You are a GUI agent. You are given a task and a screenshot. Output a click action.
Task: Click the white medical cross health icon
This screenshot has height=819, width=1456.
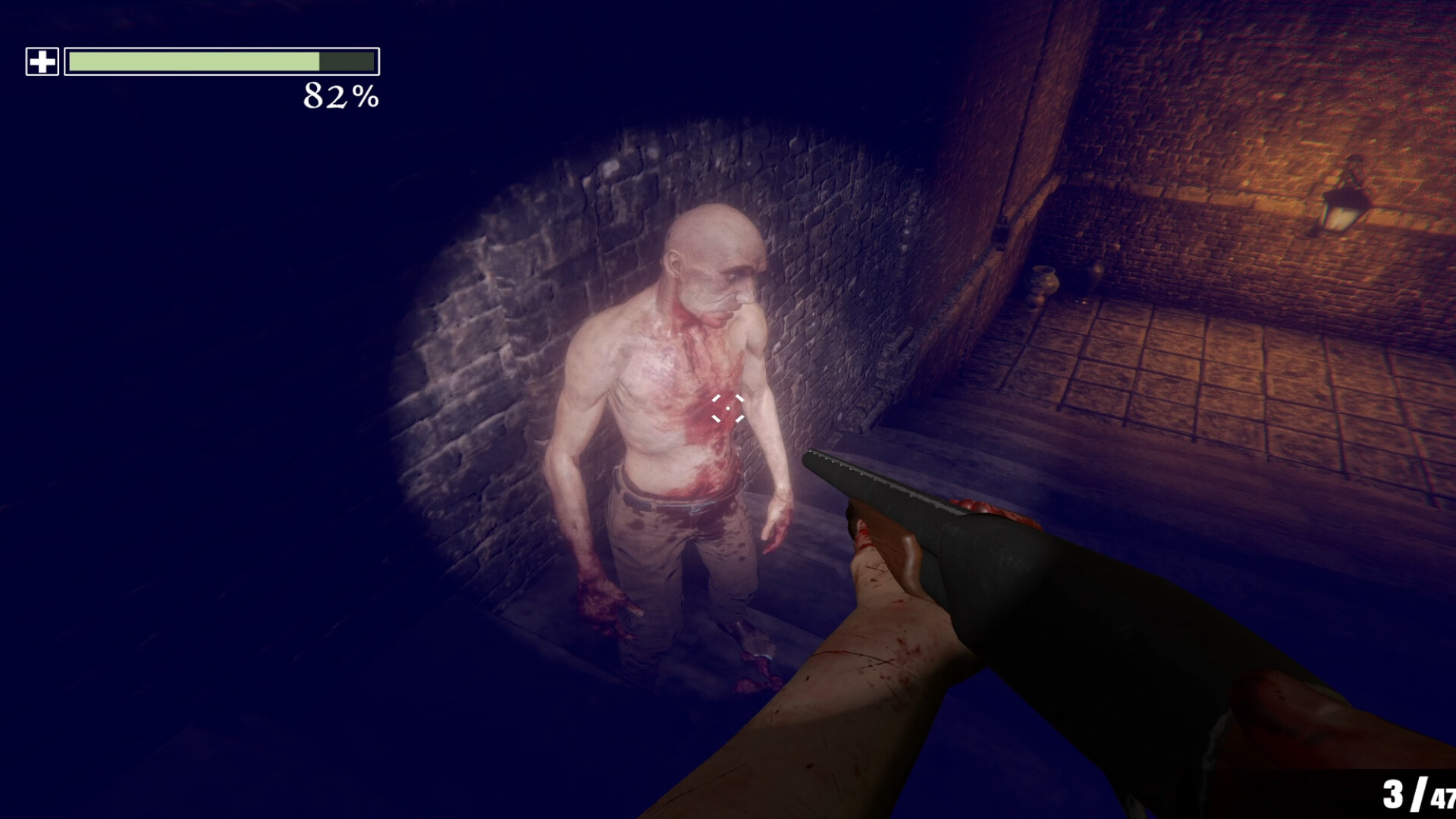click(x=42, y=61)
